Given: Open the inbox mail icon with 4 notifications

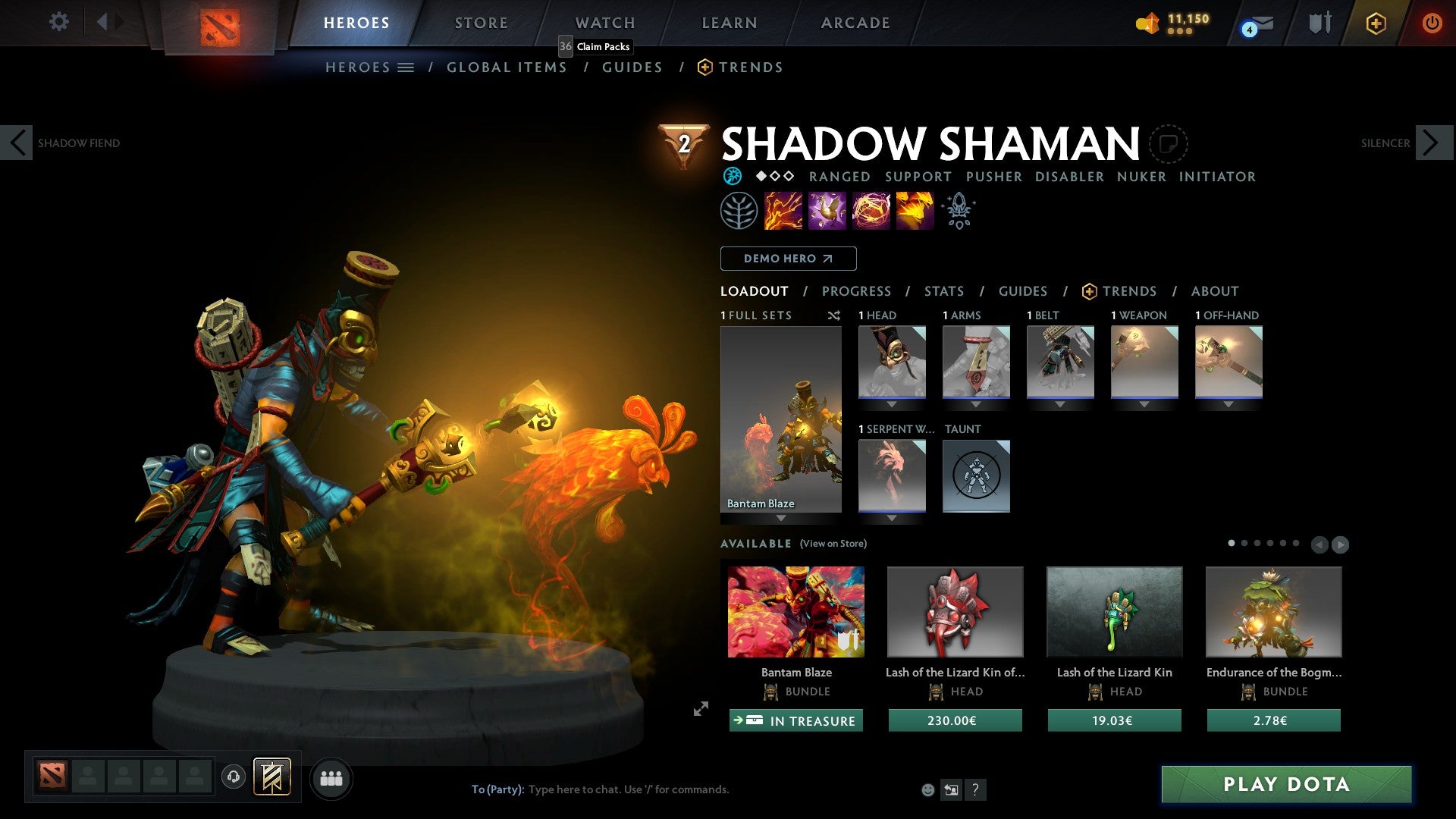Looking at the screenshot, I should coord(1255,23).
